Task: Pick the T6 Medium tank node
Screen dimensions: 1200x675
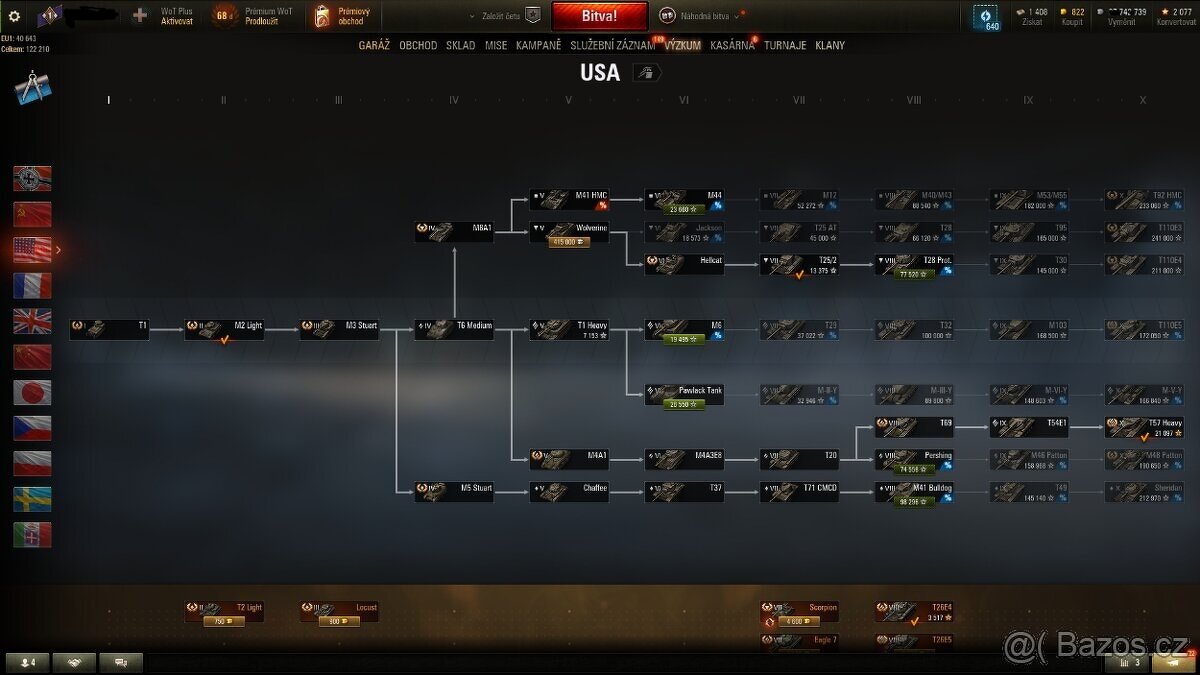Action: pos(454,330)
